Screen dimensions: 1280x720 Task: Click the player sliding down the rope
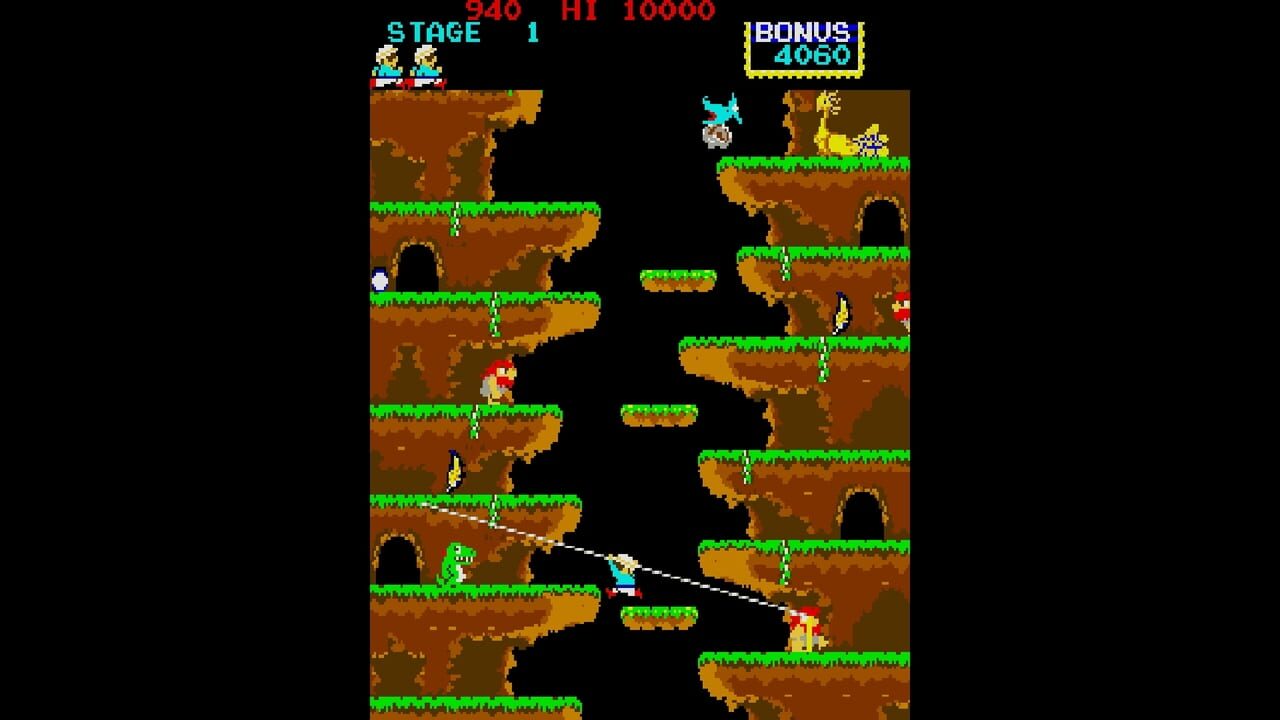pyautogui.click(x=622, y=577)
